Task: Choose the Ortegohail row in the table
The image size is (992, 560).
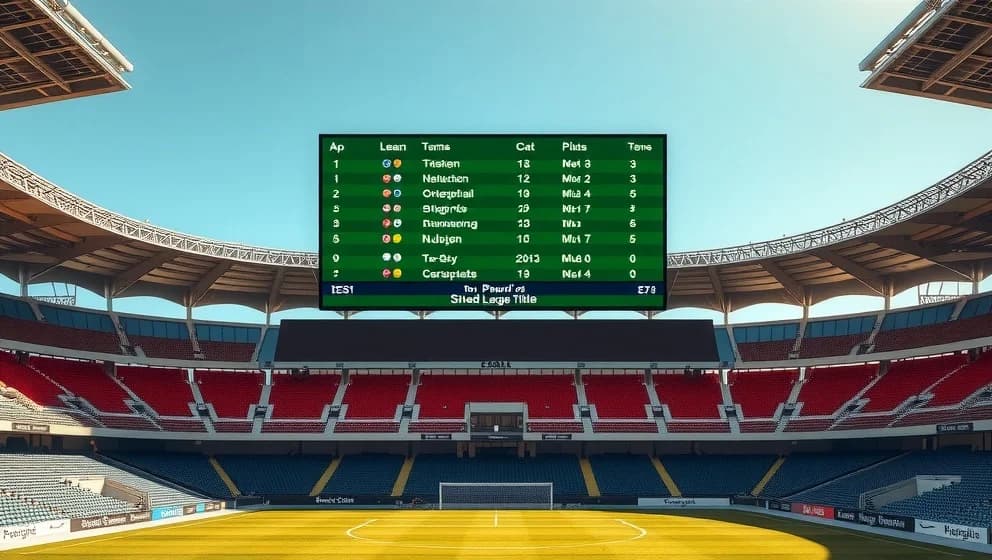Action: point(448,193)
